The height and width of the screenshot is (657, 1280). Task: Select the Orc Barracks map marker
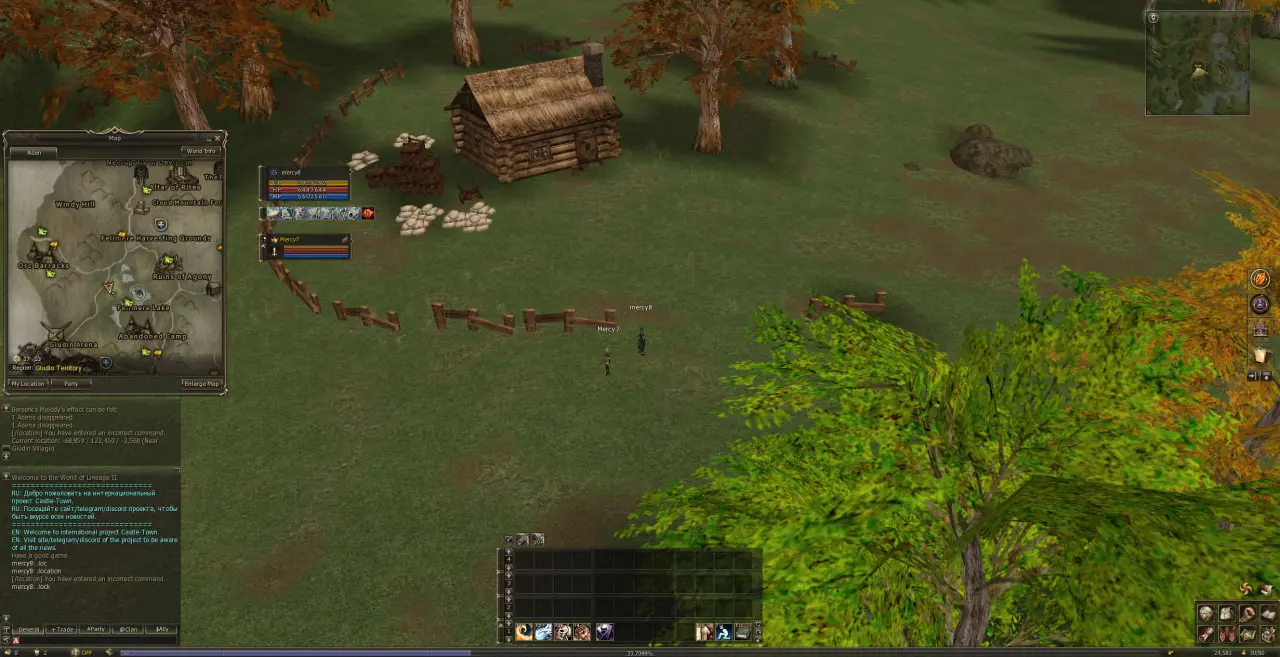tap(44, 265)
